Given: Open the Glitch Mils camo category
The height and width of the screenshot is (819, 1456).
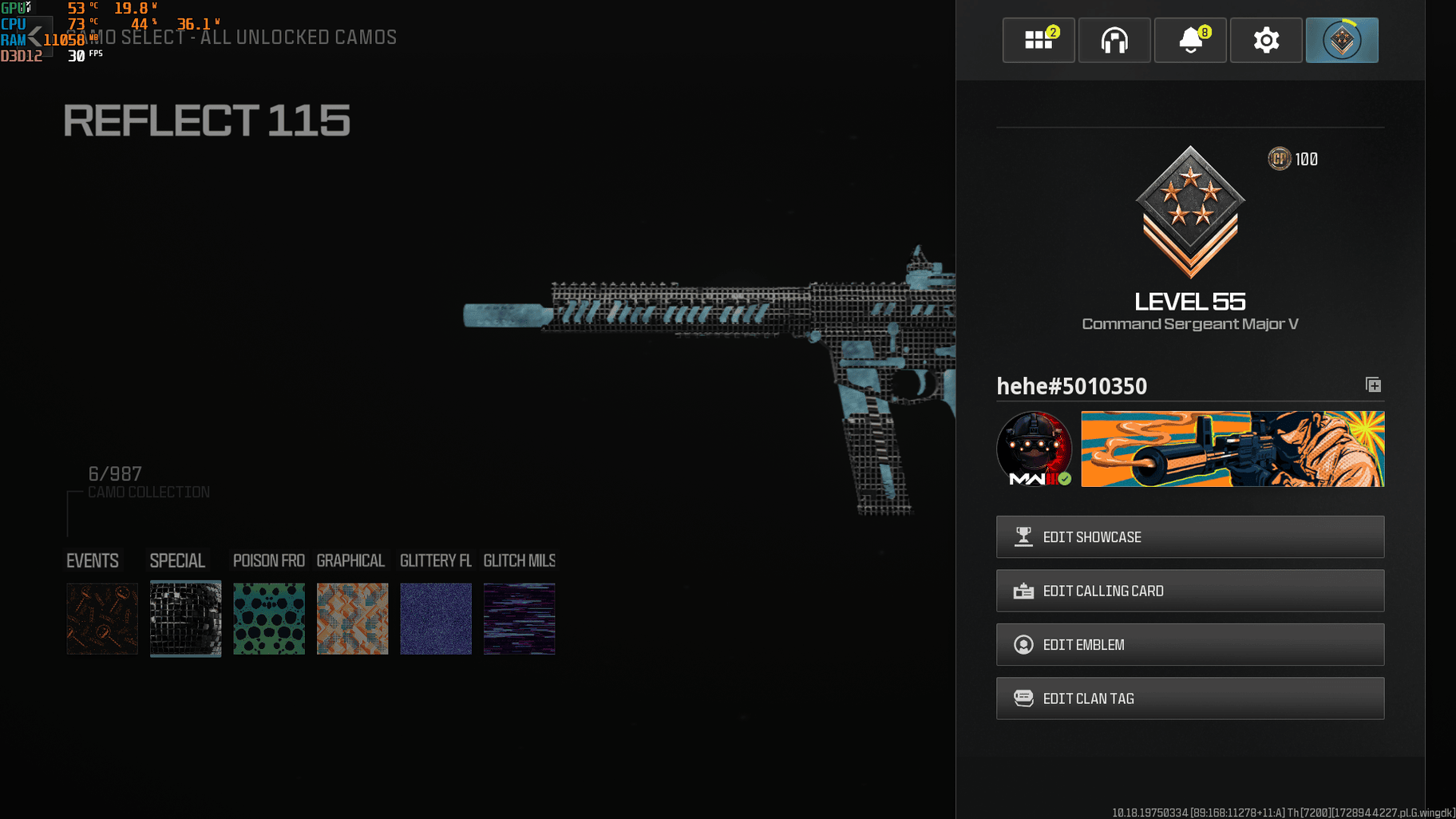Looking at the screenshot, I should pyautogui.click(x=519, y=560).
